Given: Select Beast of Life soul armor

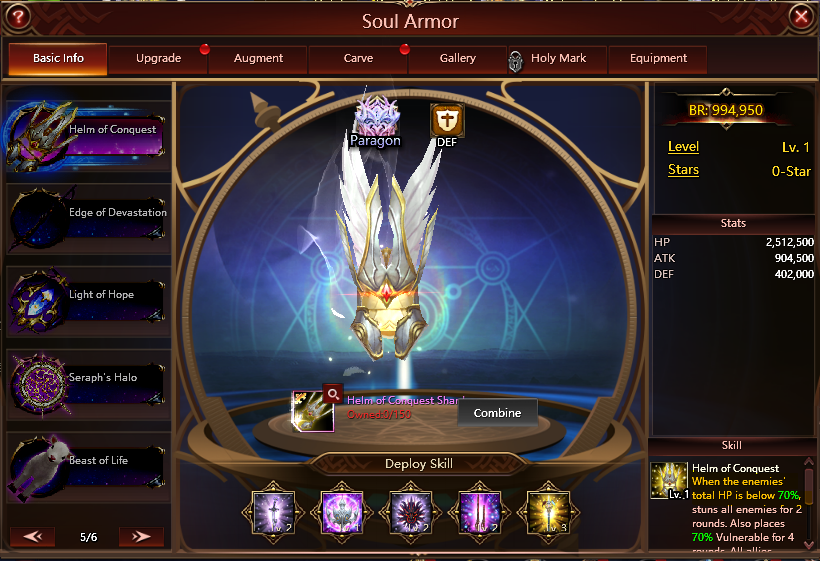Looking at the screenshot, I should [x=87, y=463].
